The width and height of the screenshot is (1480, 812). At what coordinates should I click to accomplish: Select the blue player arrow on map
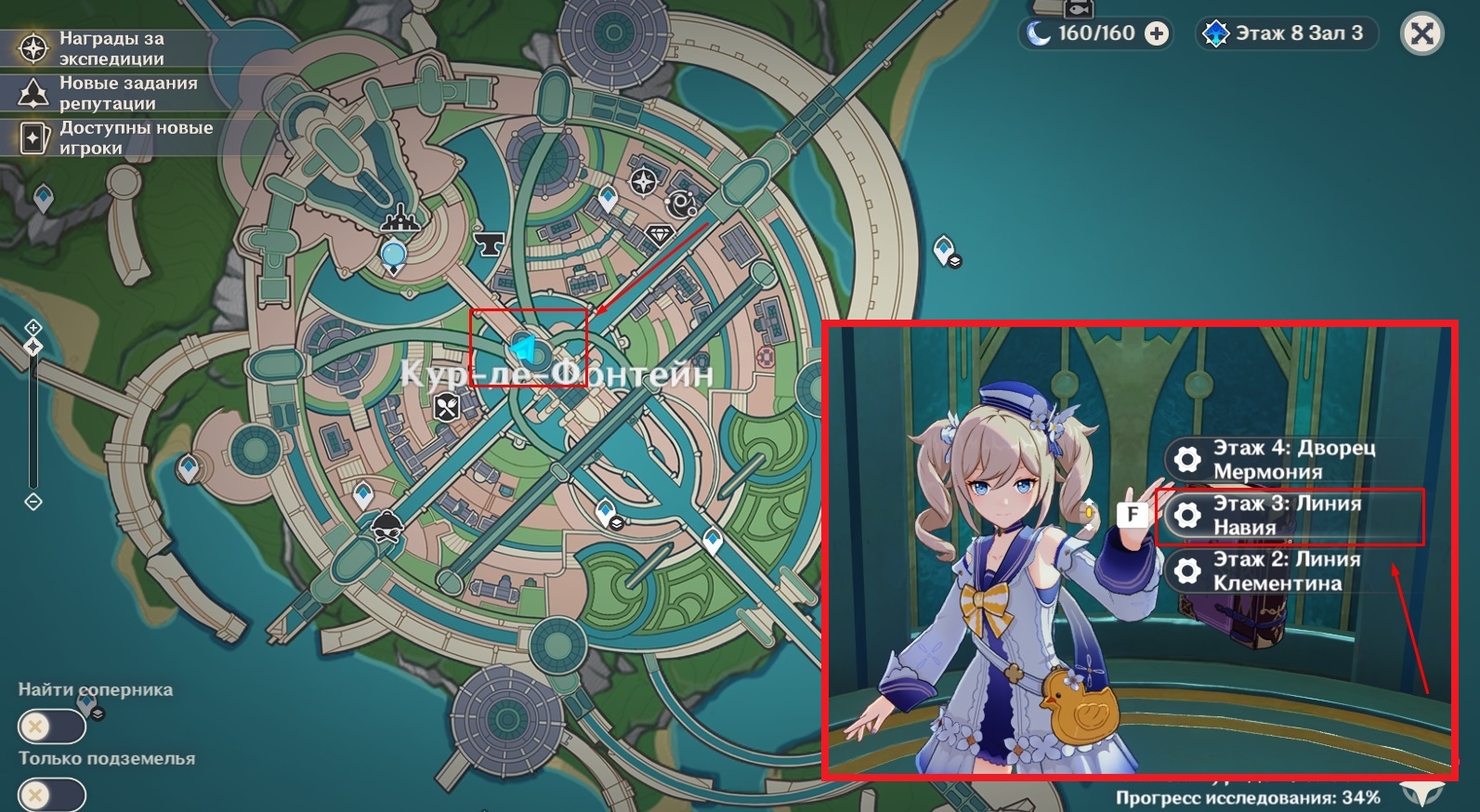522,348
